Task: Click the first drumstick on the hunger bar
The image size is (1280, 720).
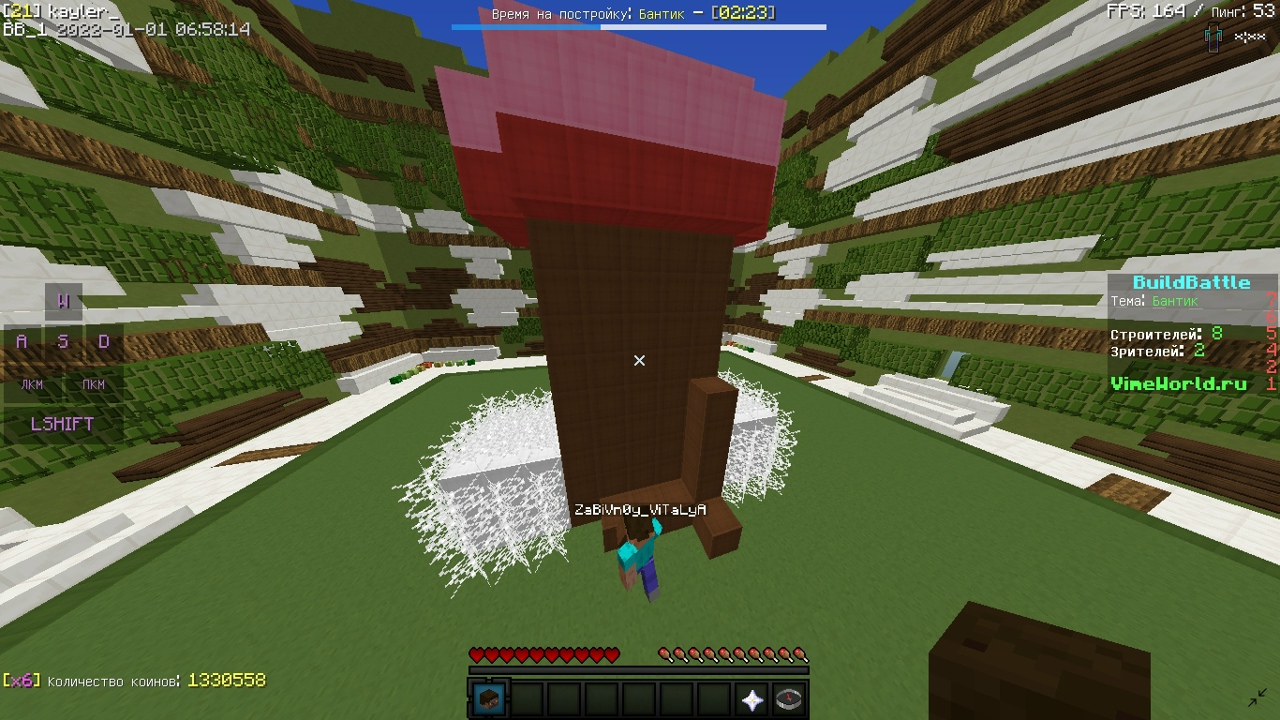Action: tap(666, 654)
